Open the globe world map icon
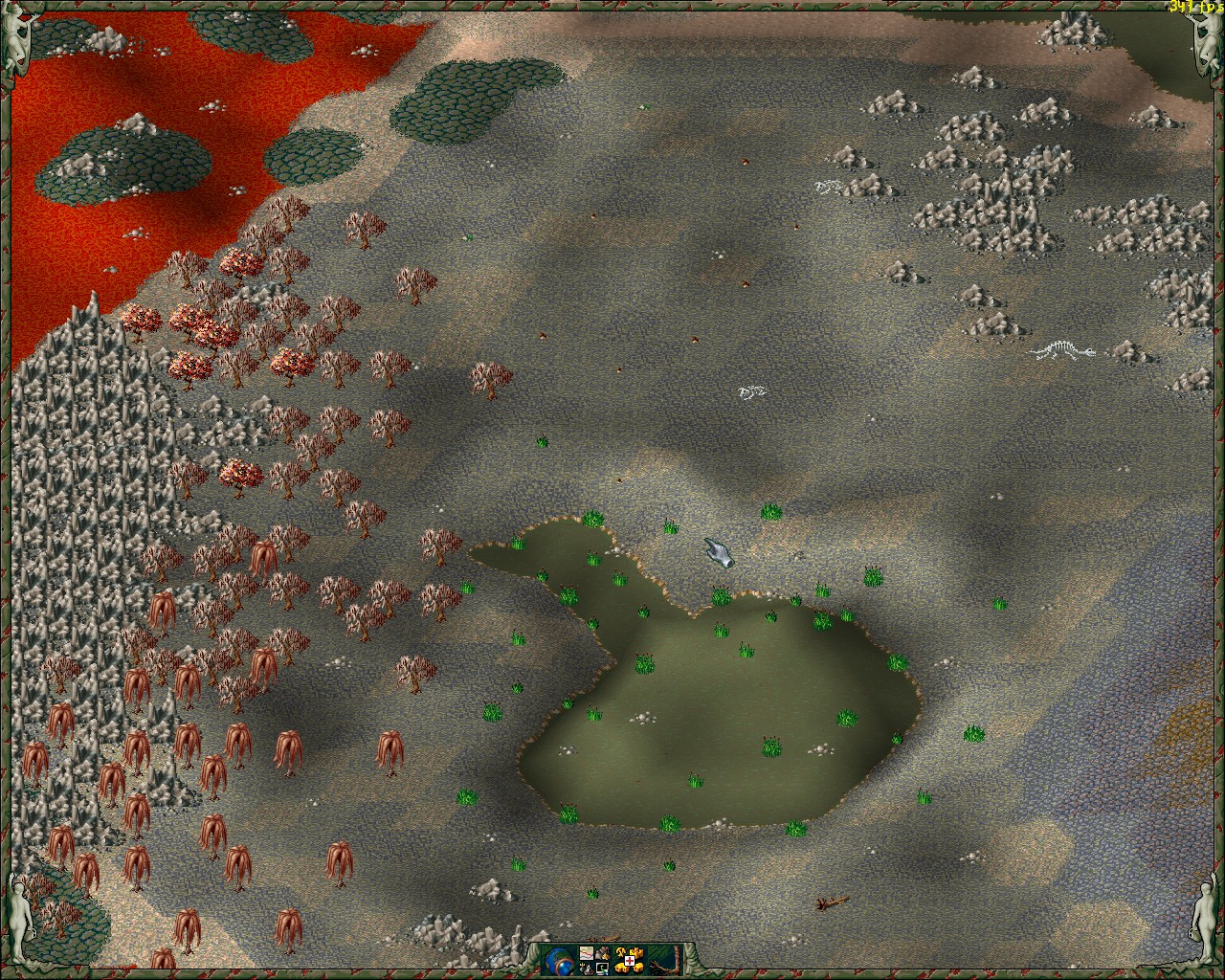Screen dimensions: 1225x980 point(559,960)
